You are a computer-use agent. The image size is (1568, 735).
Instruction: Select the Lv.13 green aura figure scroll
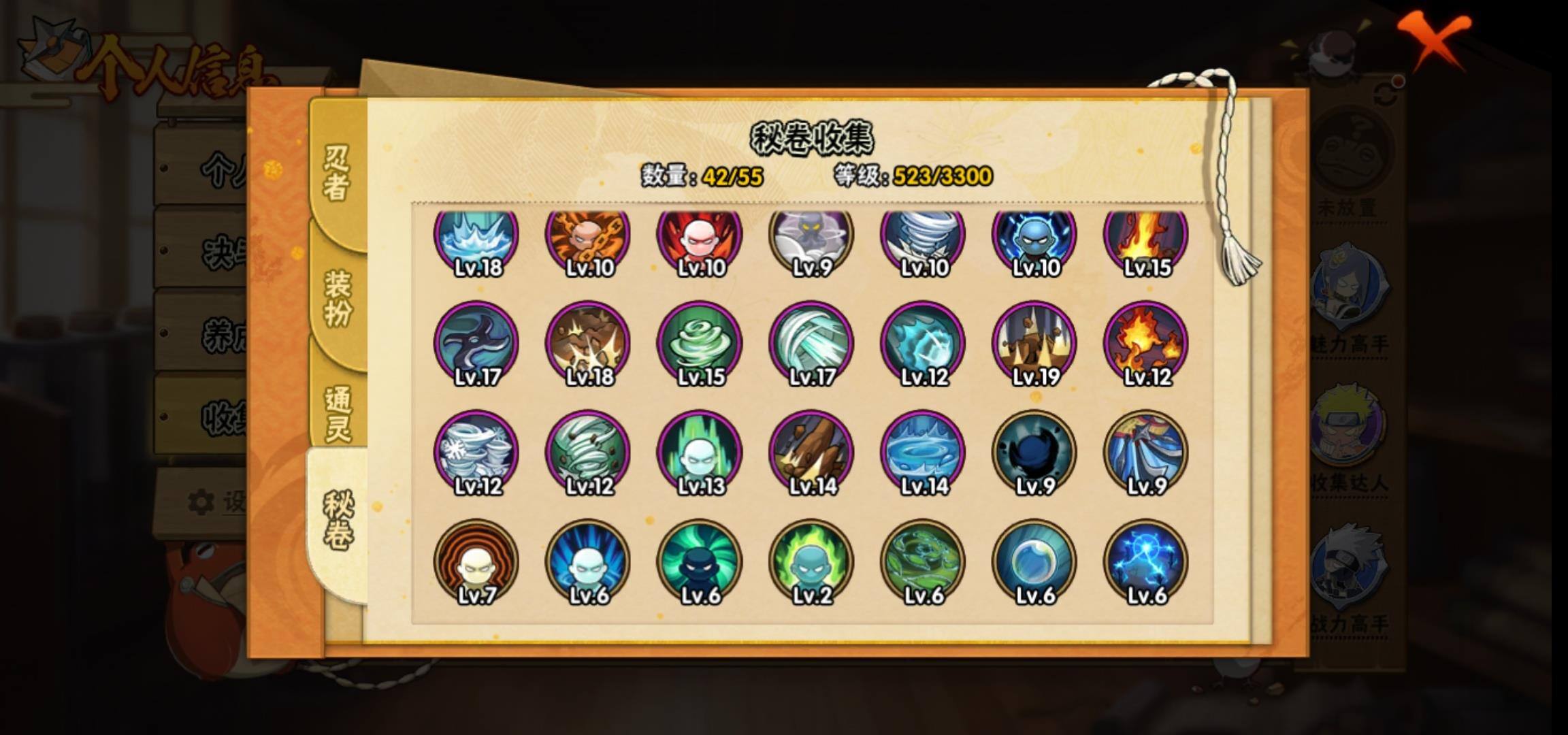(700, 453)
